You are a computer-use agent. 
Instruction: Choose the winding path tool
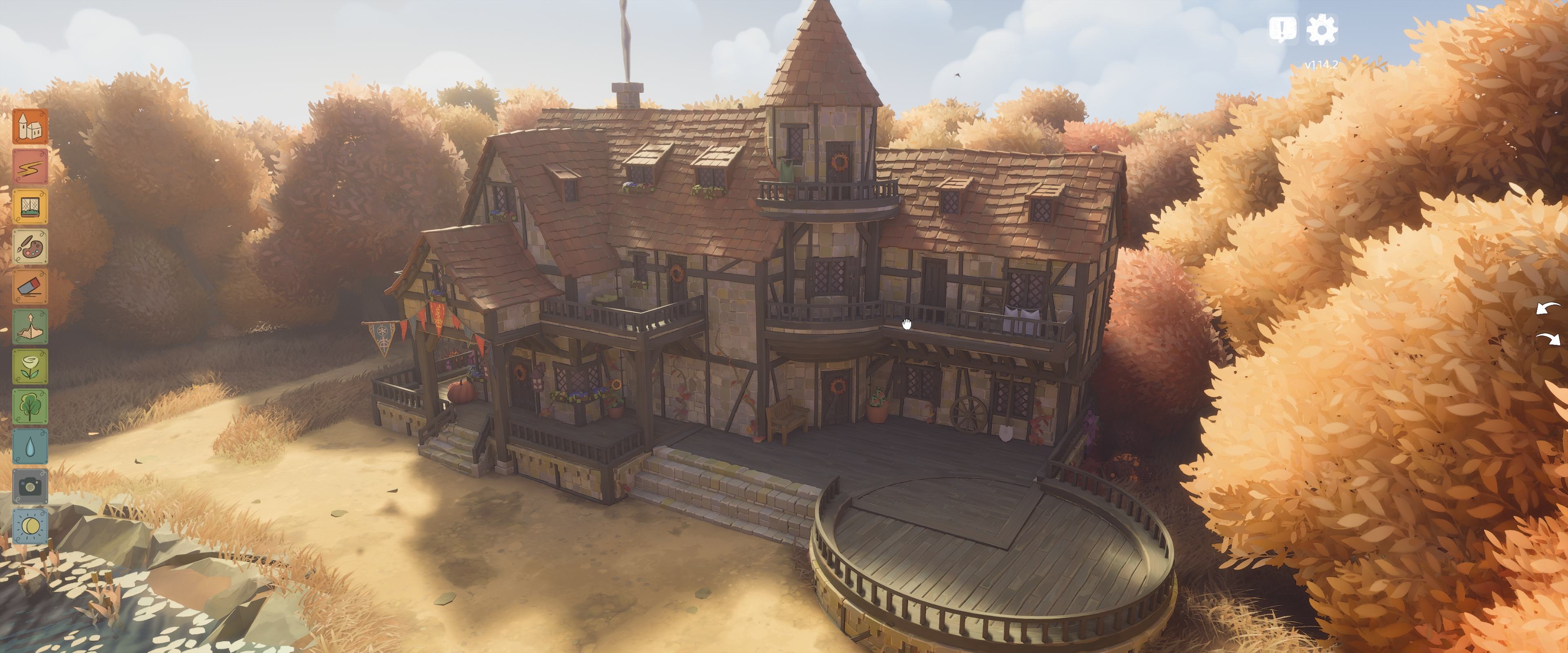(30, 167)
